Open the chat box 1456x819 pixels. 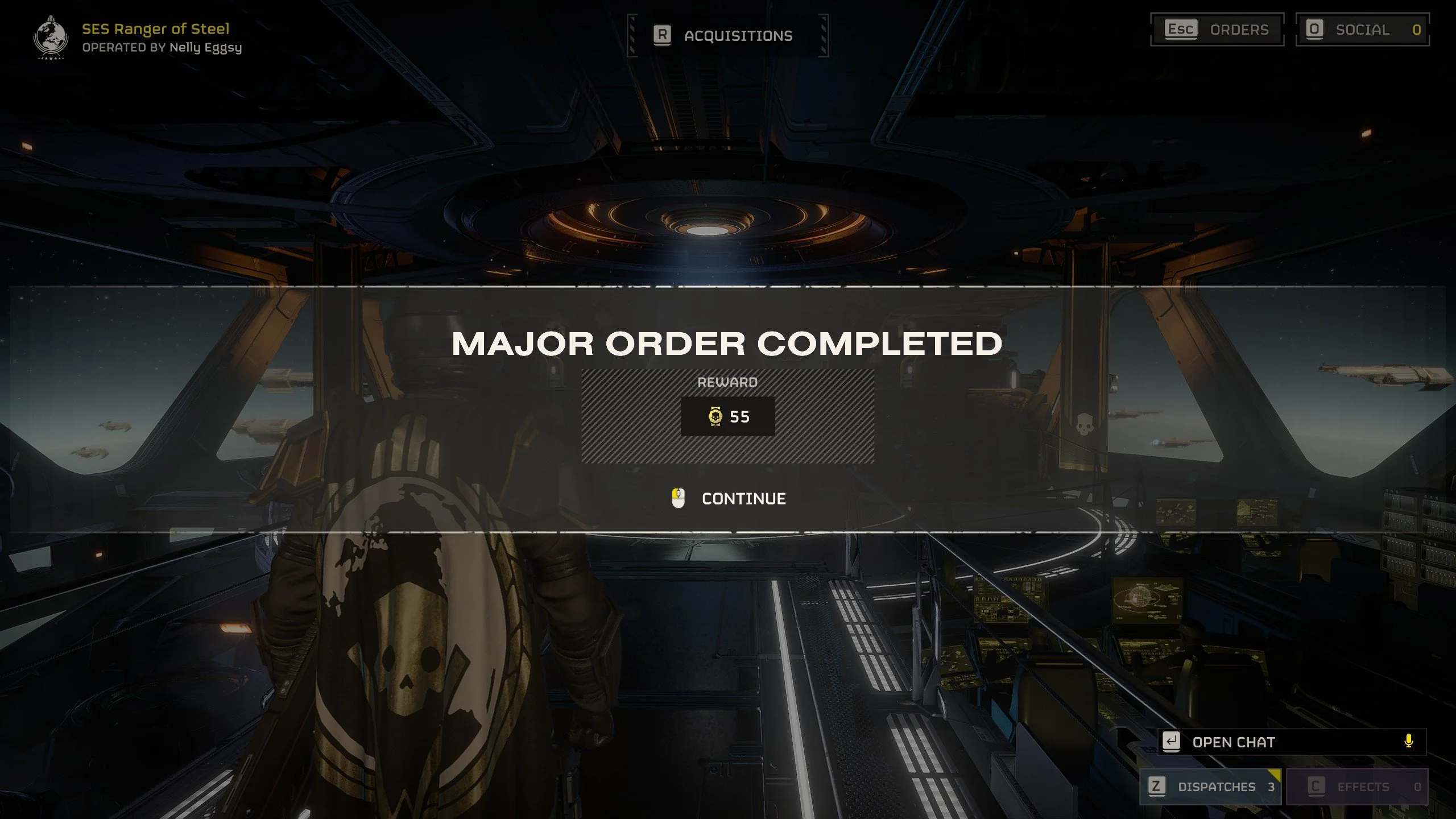pyautogui.click(x=1233, y=742)
